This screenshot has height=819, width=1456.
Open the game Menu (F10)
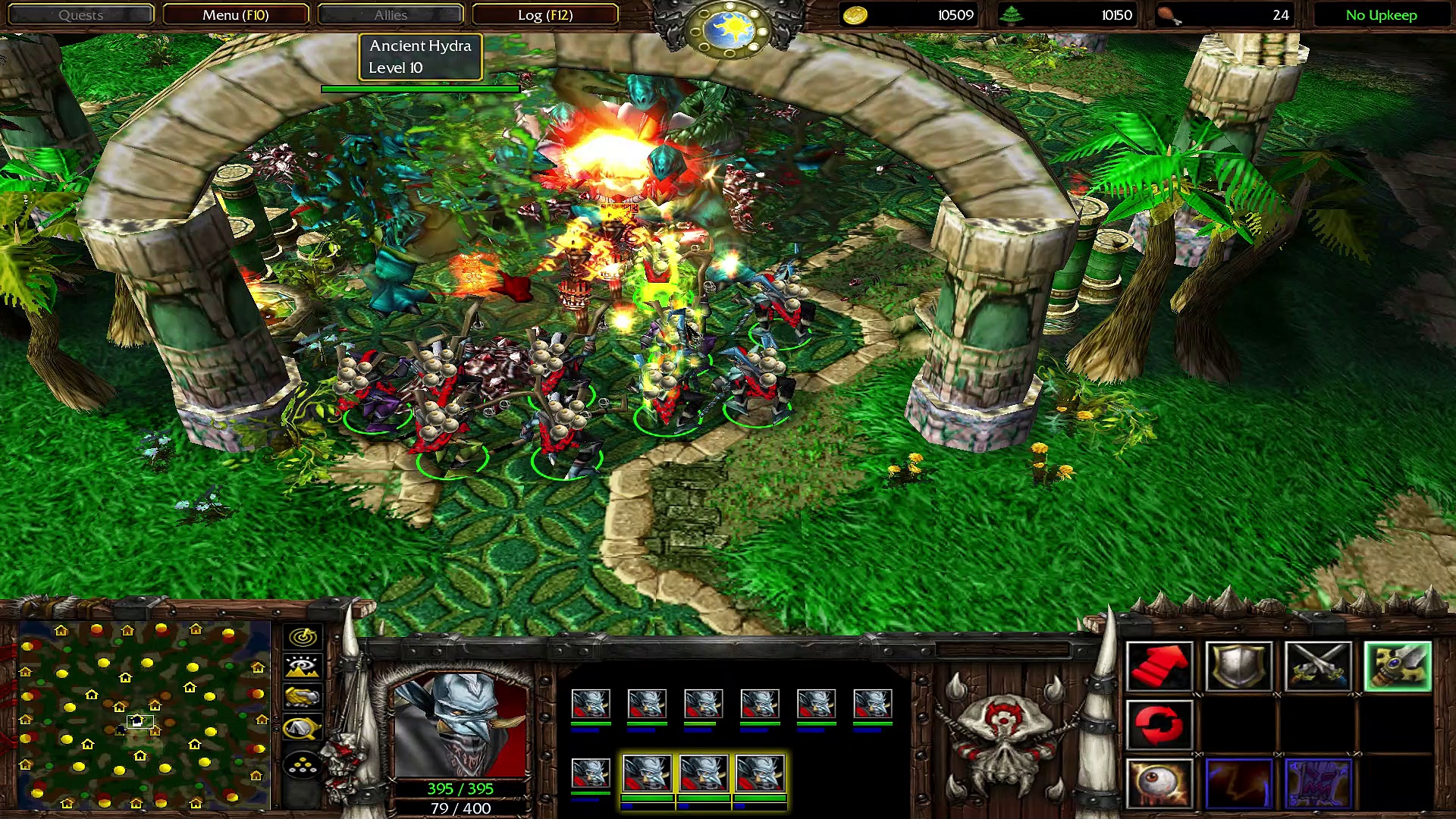pos(235,15)
